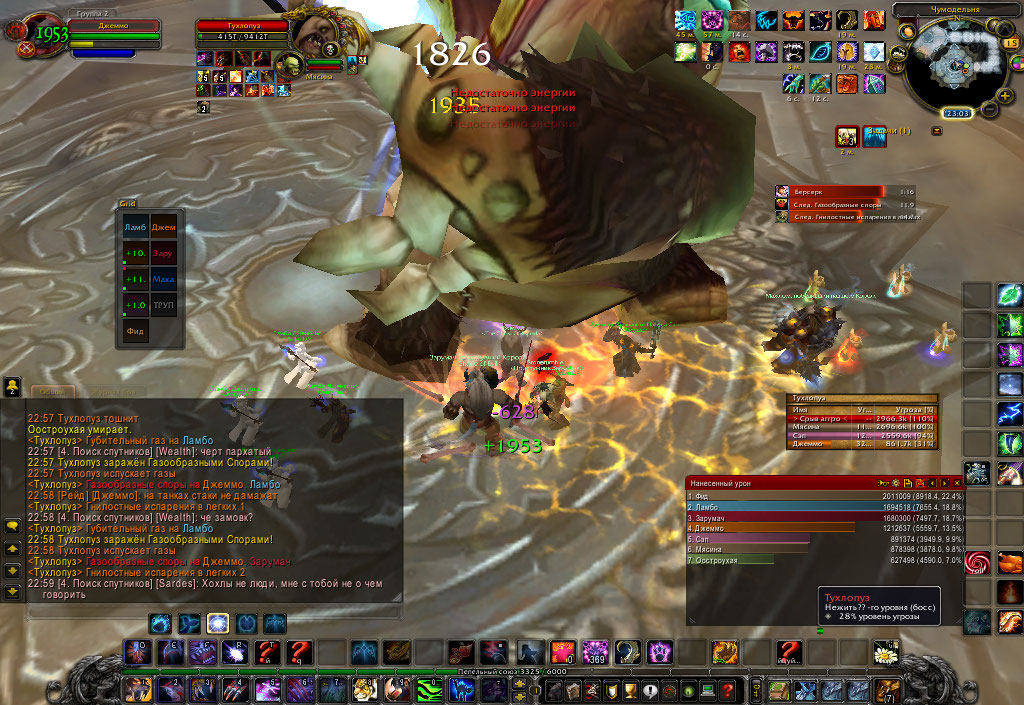Select the ТРУП cell in raid grid

[x=163, y=304]
